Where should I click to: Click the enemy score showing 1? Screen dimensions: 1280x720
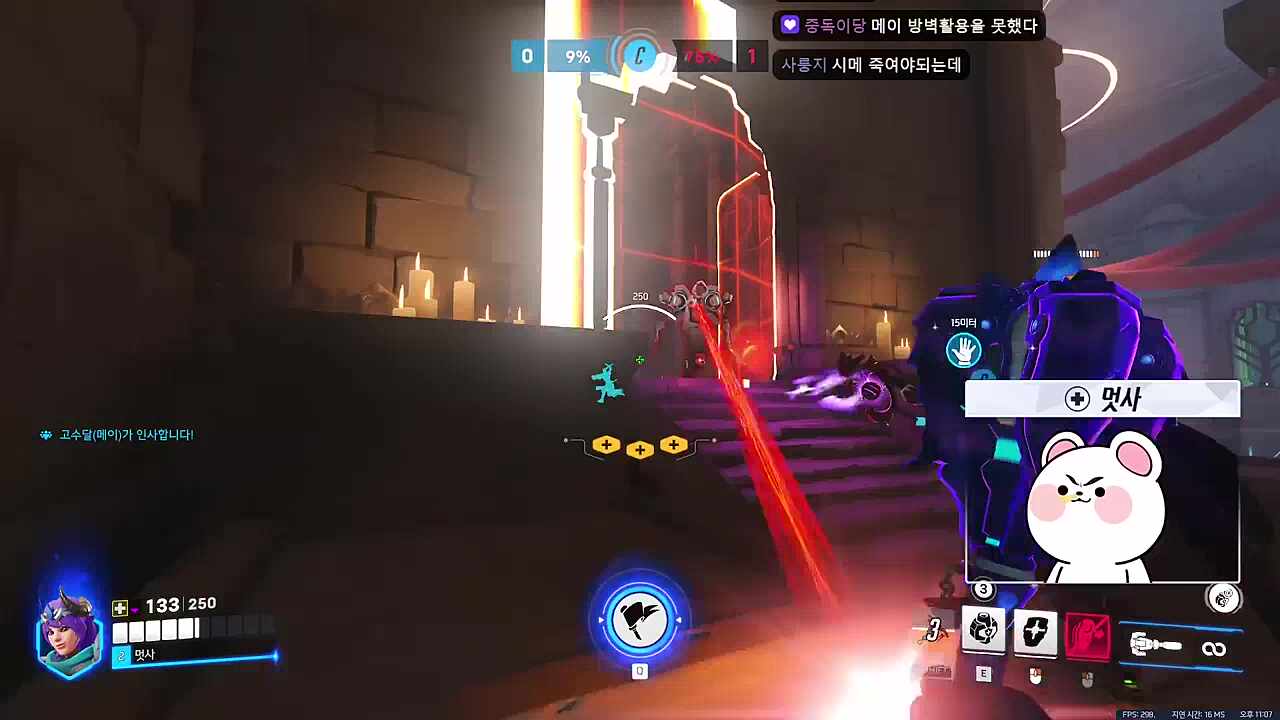pos(752,57)
